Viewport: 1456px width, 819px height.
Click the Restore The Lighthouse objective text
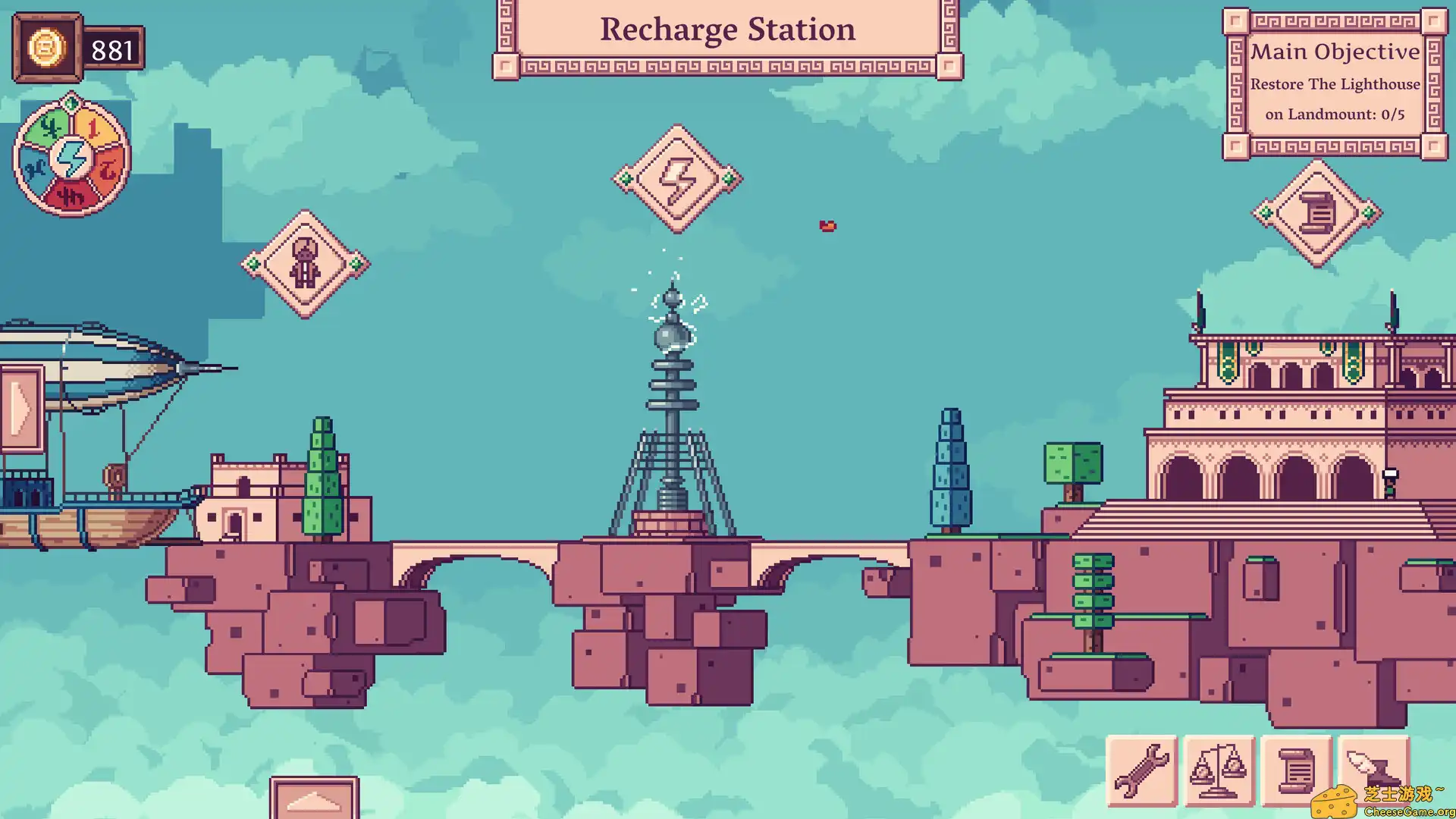(x=1336, y=84)
